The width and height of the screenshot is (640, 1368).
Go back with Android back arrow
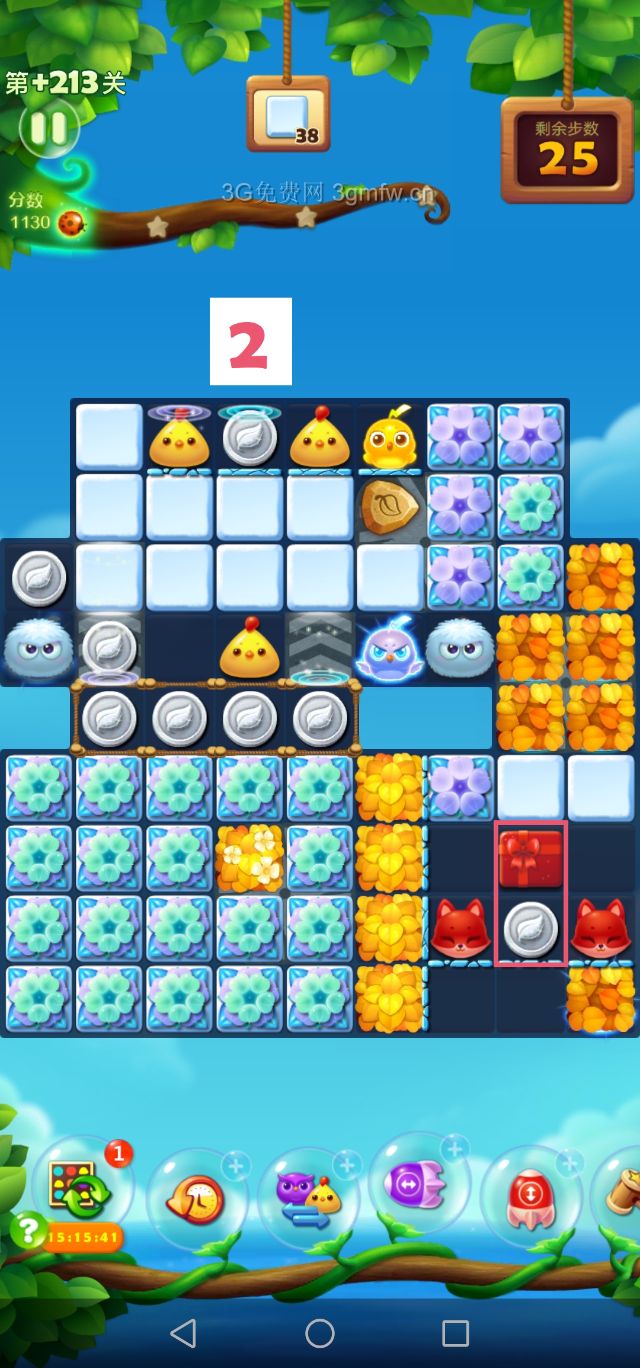point(183,1332)
